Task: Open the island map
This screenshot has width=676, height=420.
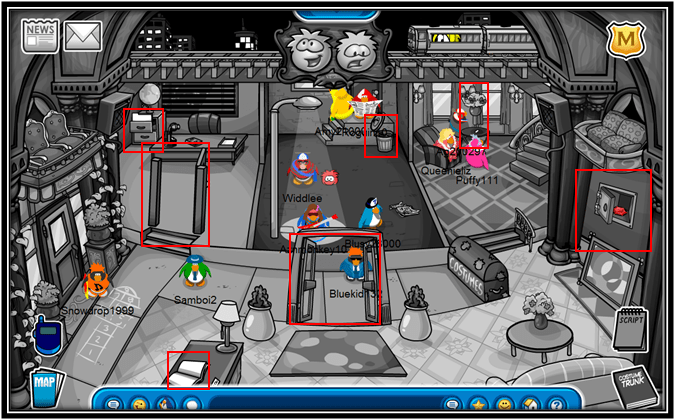Action: pos(44,386)
